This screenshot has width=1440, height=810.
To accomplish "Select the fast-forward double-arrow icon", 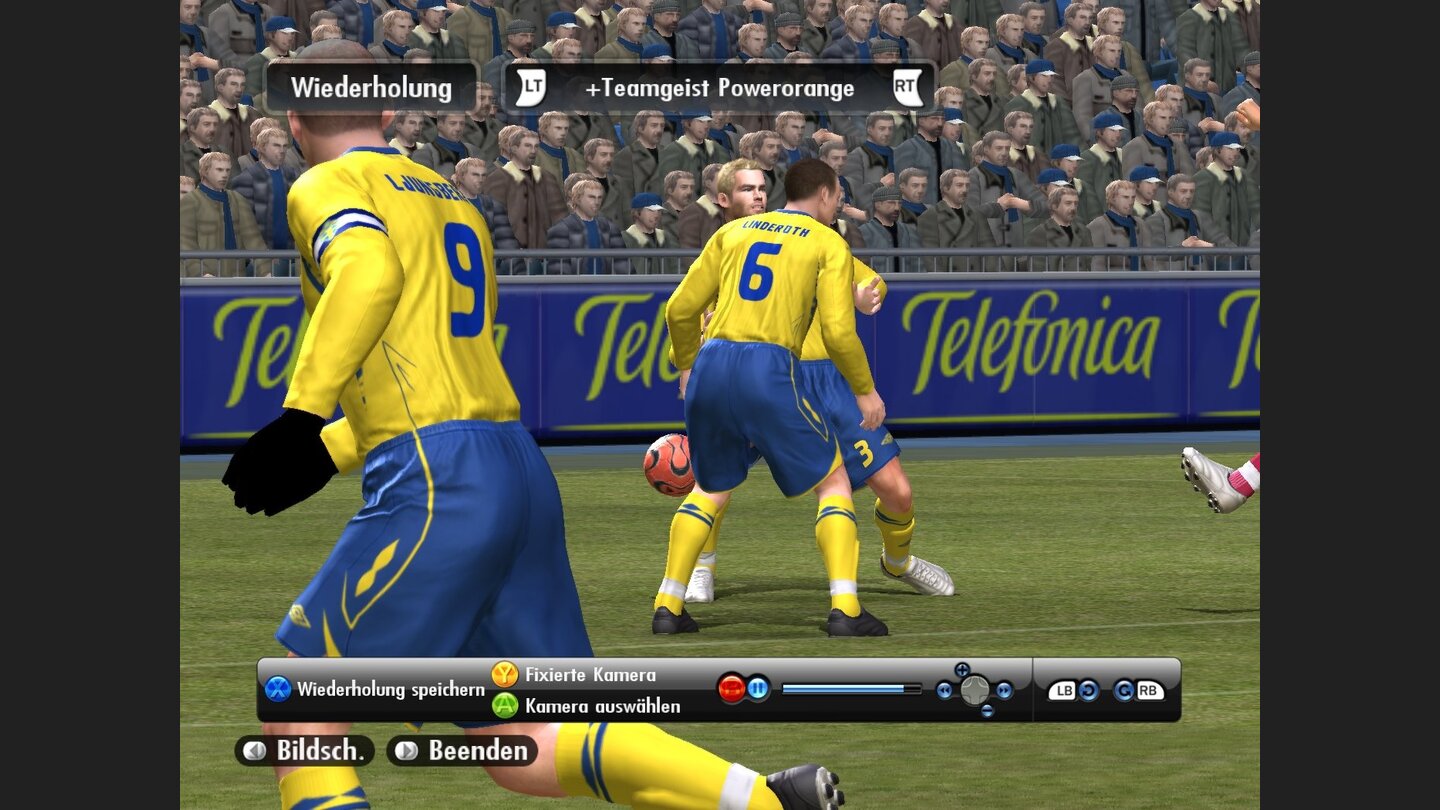I will 1003,689.
